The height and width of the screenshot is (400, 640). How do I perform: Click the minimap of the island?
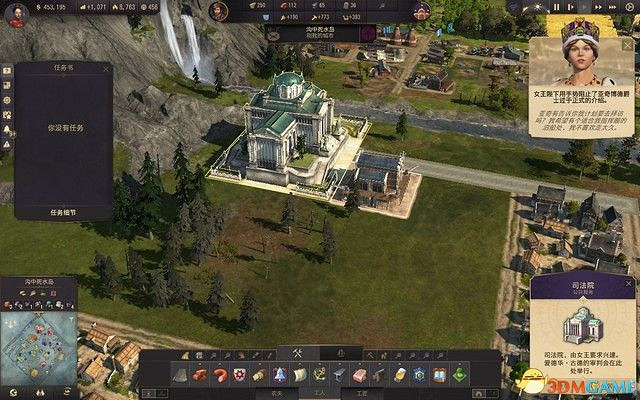(x=38, y=342)
